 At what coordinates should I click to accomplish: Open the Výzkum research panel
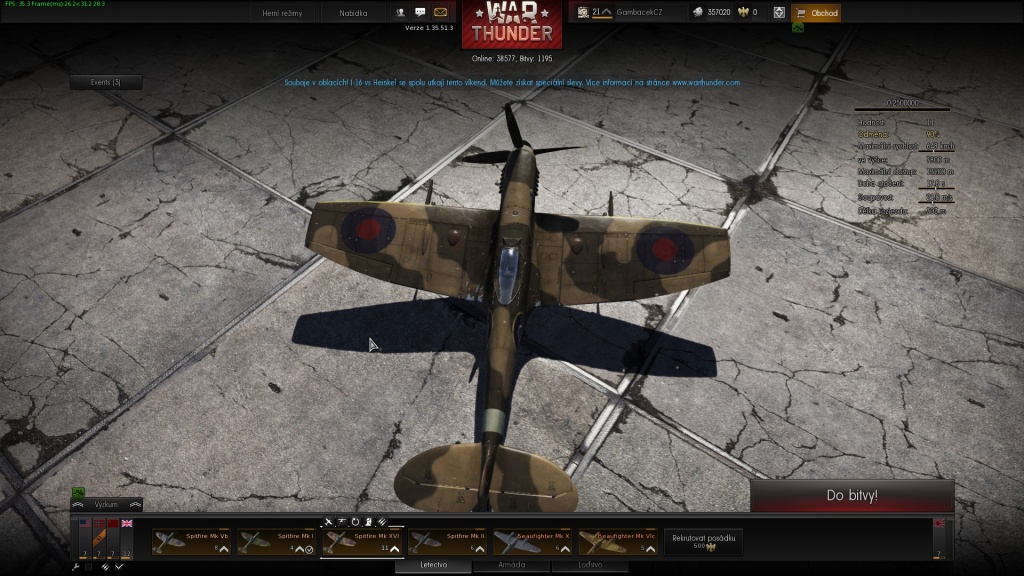(x=106, y=505)
